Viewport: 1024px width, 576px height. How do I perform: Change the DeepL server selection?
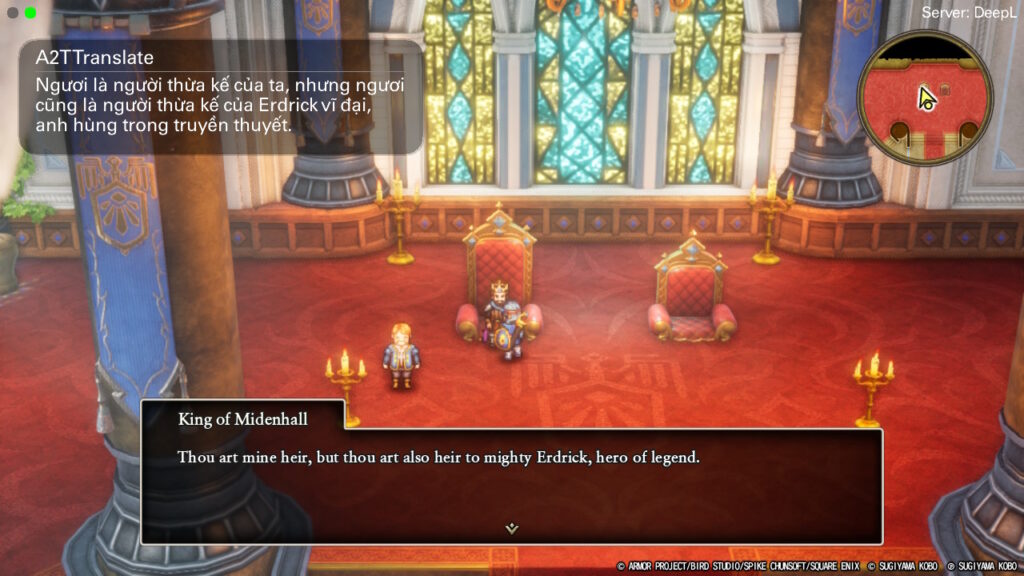click(969, 13)
